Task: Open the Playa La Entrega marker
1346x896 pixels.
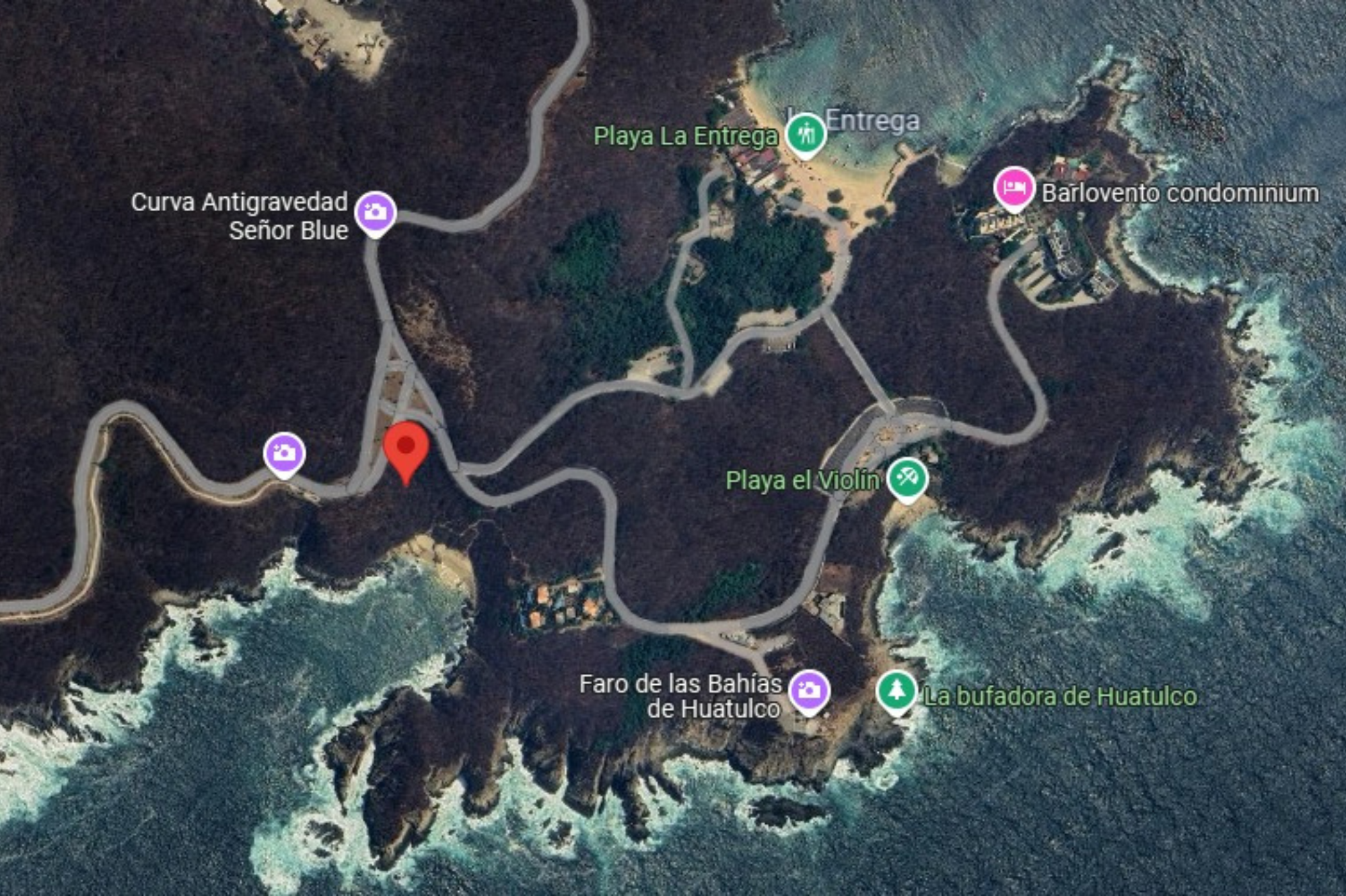Action: click(x=805, y=134)
